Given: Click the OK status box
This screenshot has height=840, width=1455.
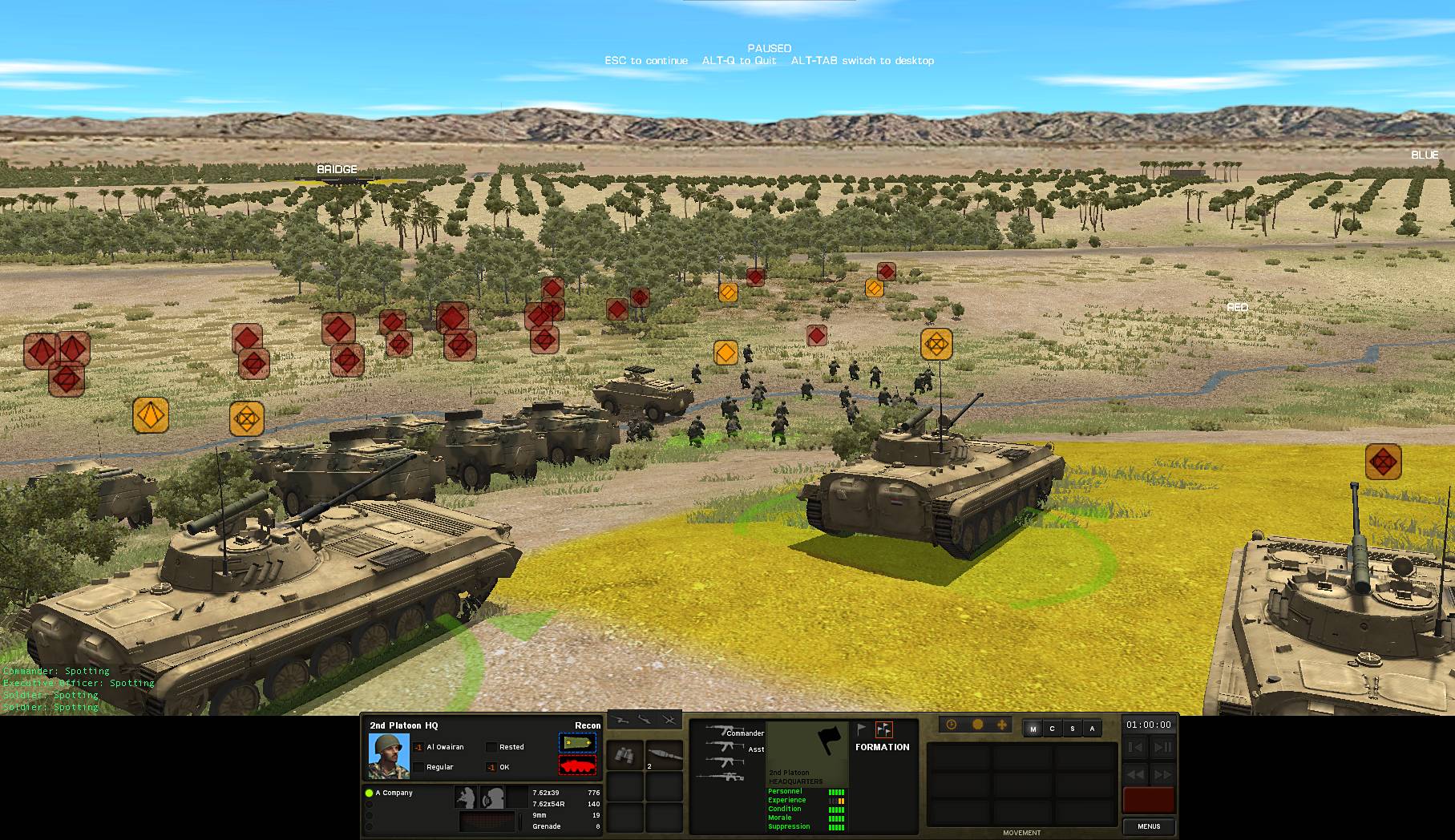Looking at the screenshot, I should point(491,767).
